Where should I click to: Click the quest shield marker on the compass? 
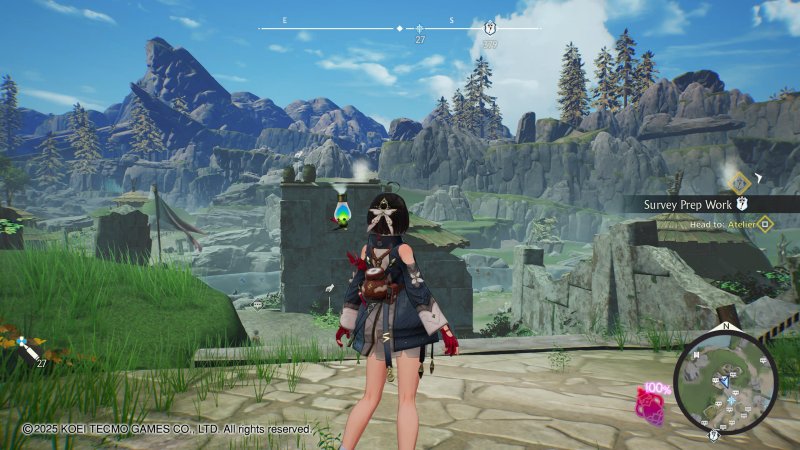pos(489,28)
